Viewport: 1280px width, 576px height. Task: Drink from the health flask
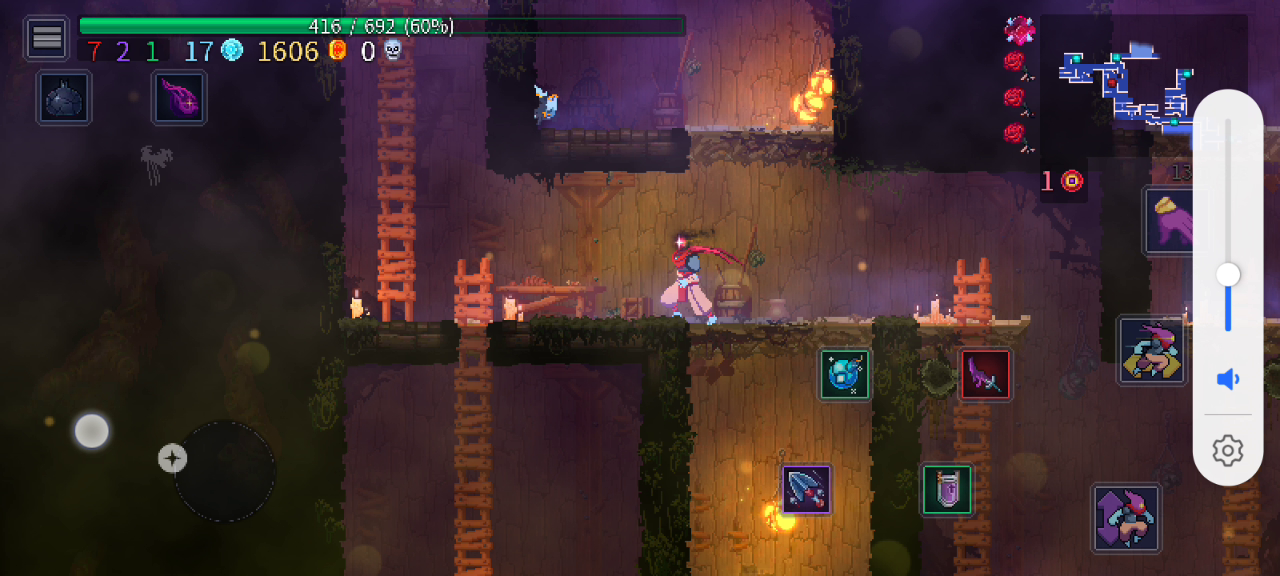click(x=946, y=490)
